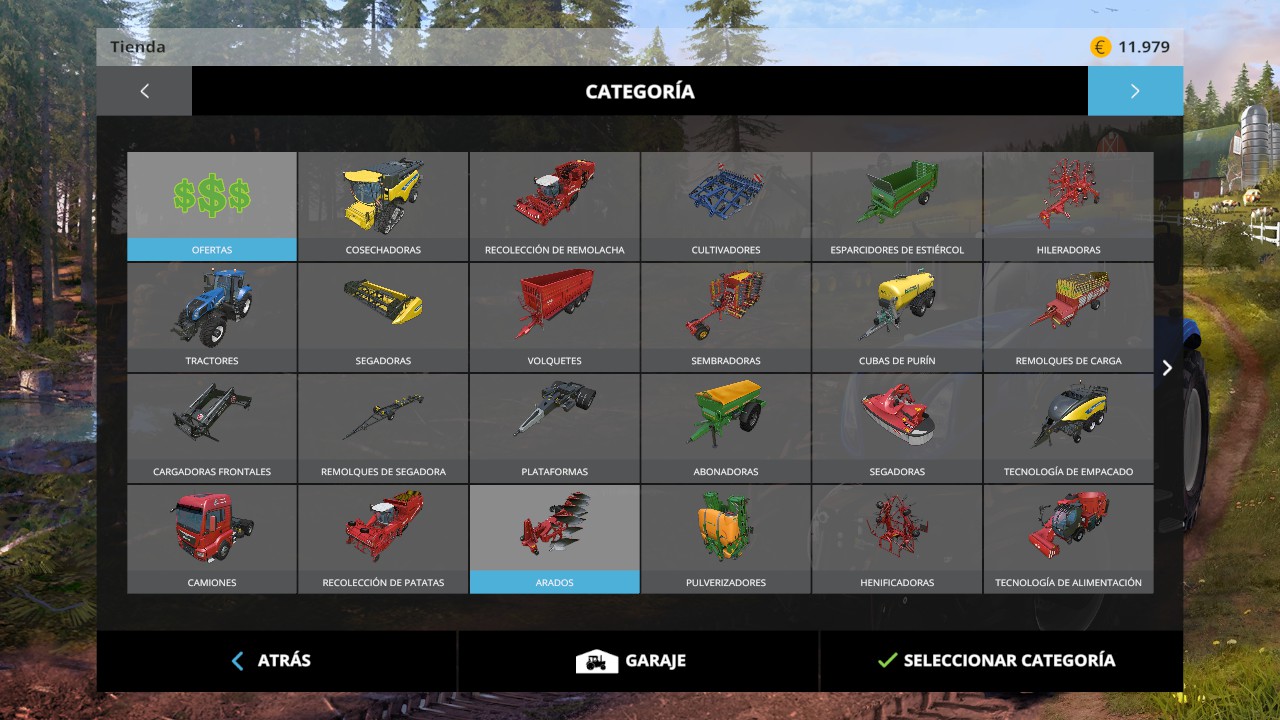This screenshot has height=720, width=1280.
Task: Select the Remolques de Carga category
Action: tap(1068, 317)
